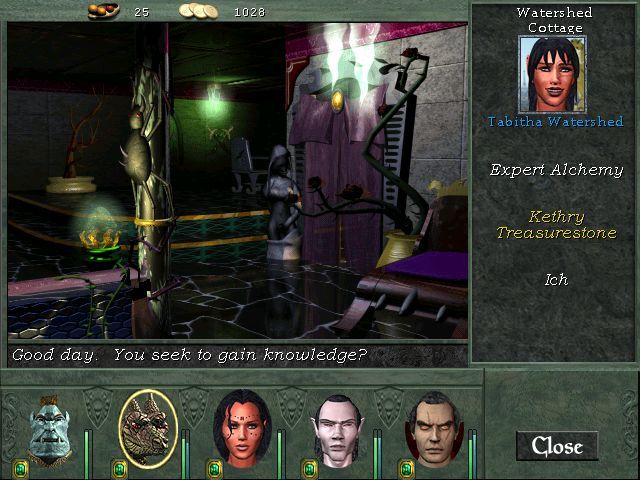Click Tabitha Watershed's portrait
This screenshot has width=640, height=480.
(x=552, y=75)
